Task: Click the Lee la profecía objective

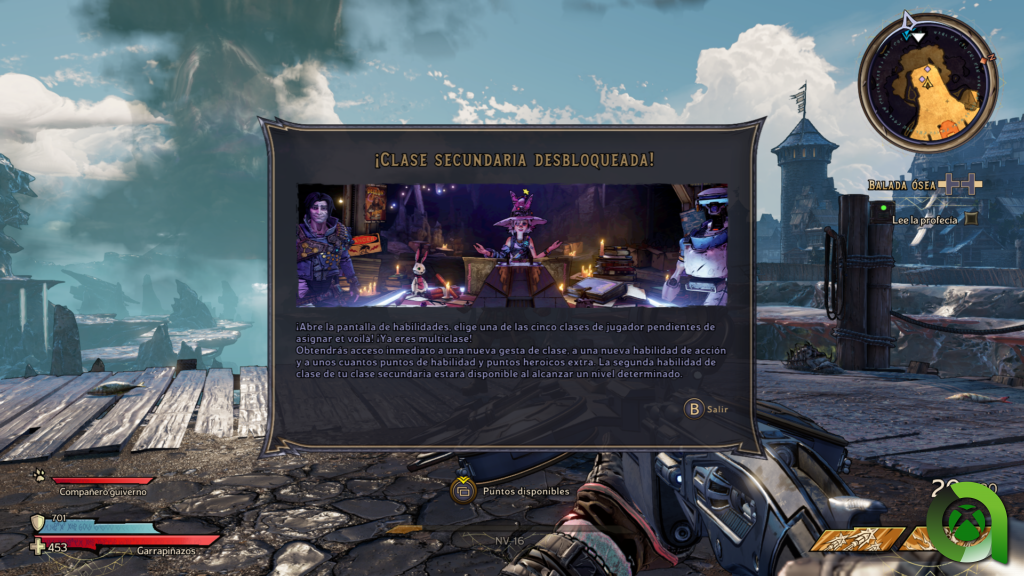Action: point(927,218)
